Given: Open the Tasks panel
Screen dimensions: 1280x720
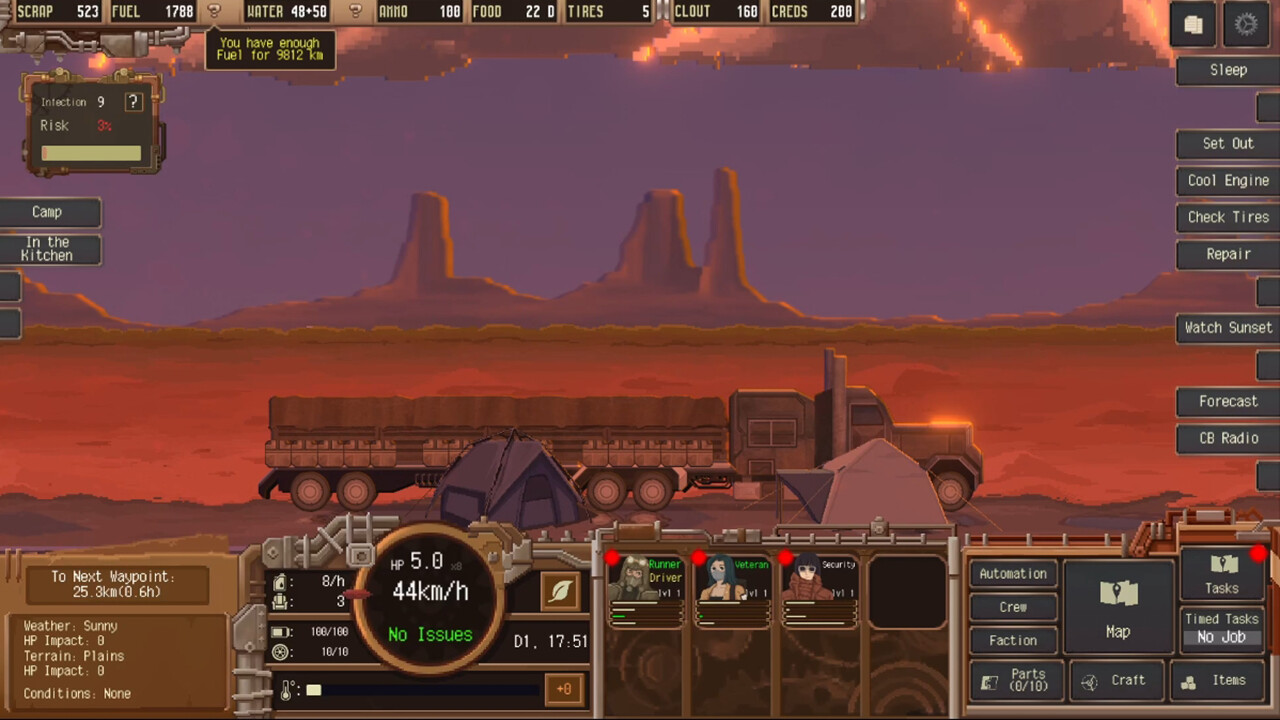Looking at the screenshot, I should tap(1221, 575).
